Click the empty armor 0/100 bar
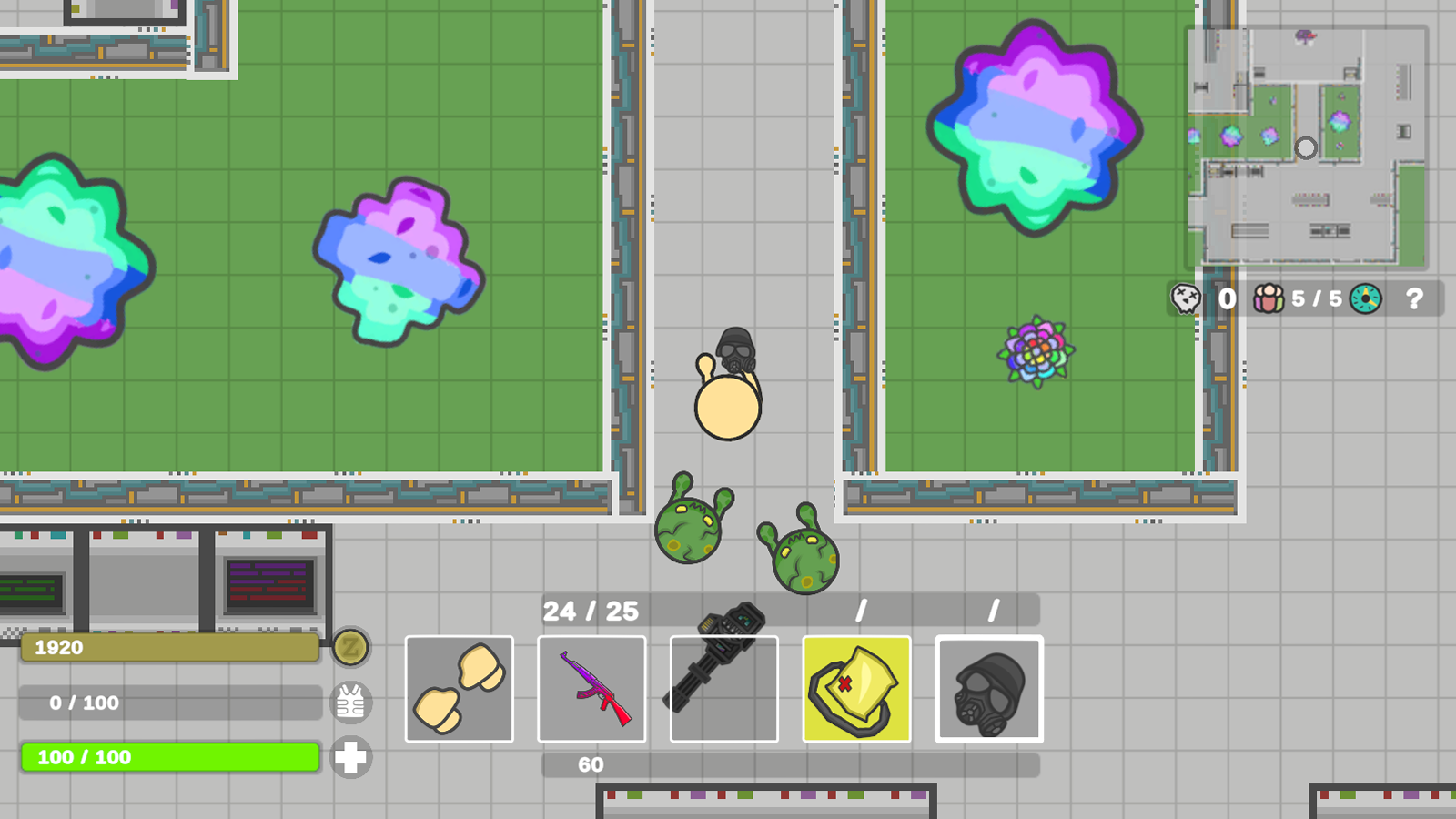The height and width of the screenshot is (819, 1456). click(x=169, y=703)
